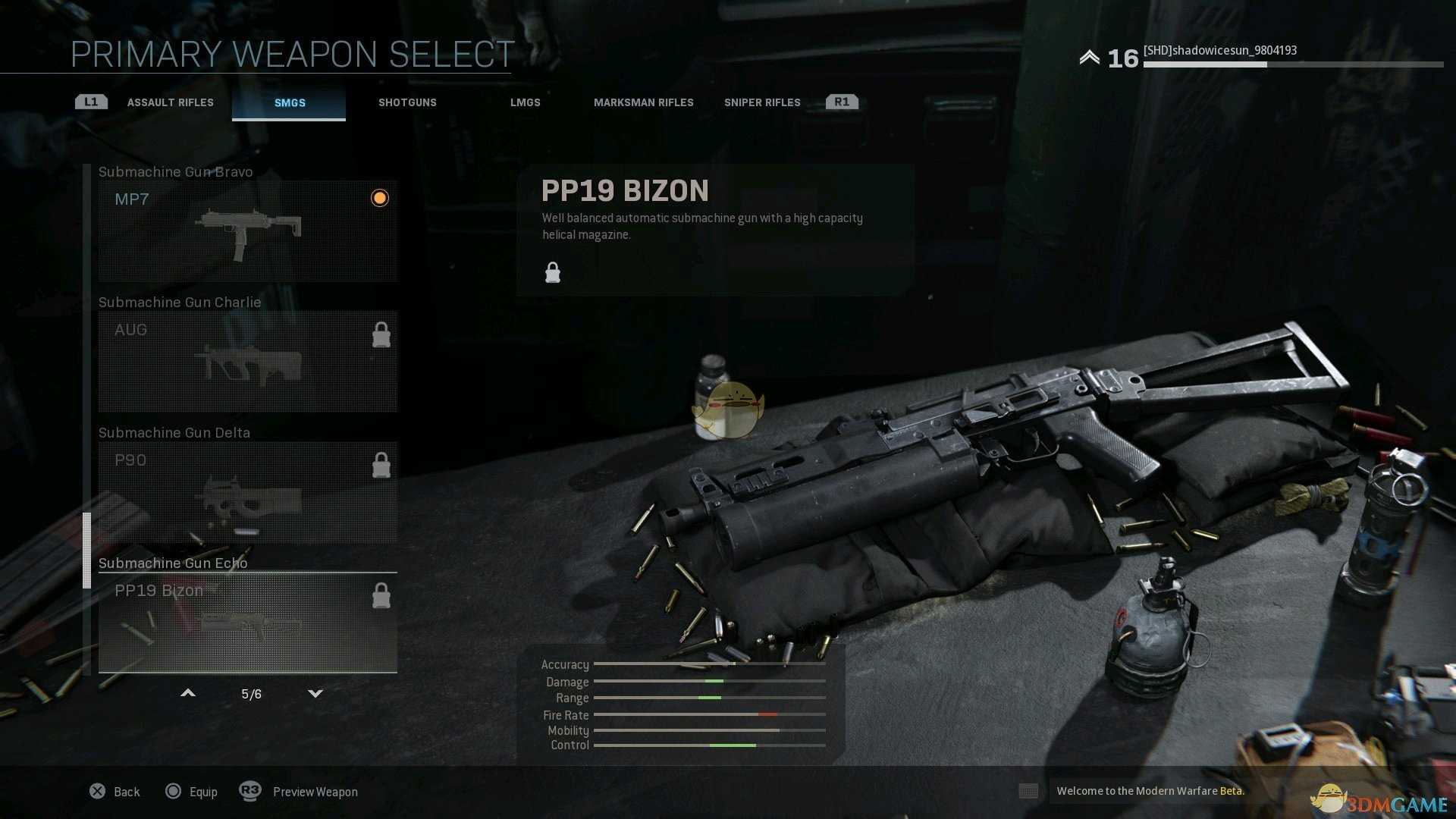Select the MP7 submachine gun tile

coord(247,231)
